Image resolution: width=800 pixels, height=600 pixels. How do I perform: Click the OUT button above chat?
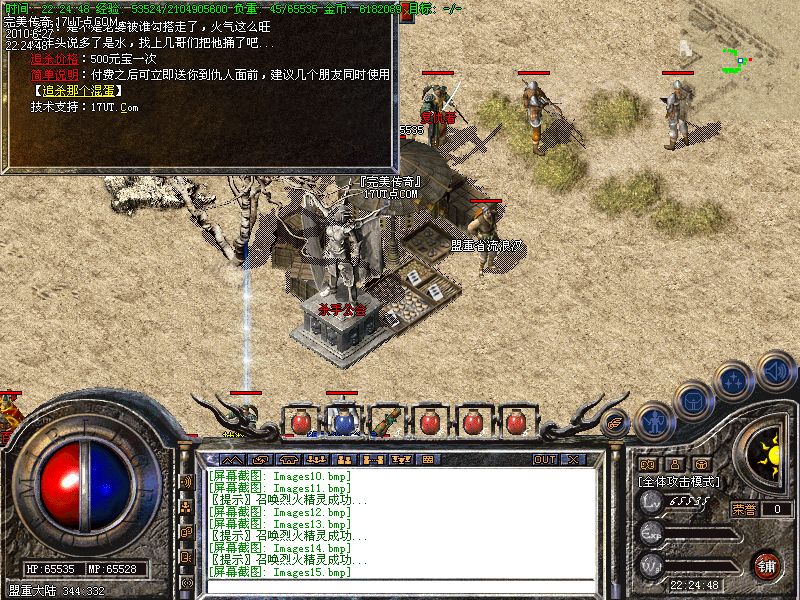pyautogui.click(x=544, y=460)
